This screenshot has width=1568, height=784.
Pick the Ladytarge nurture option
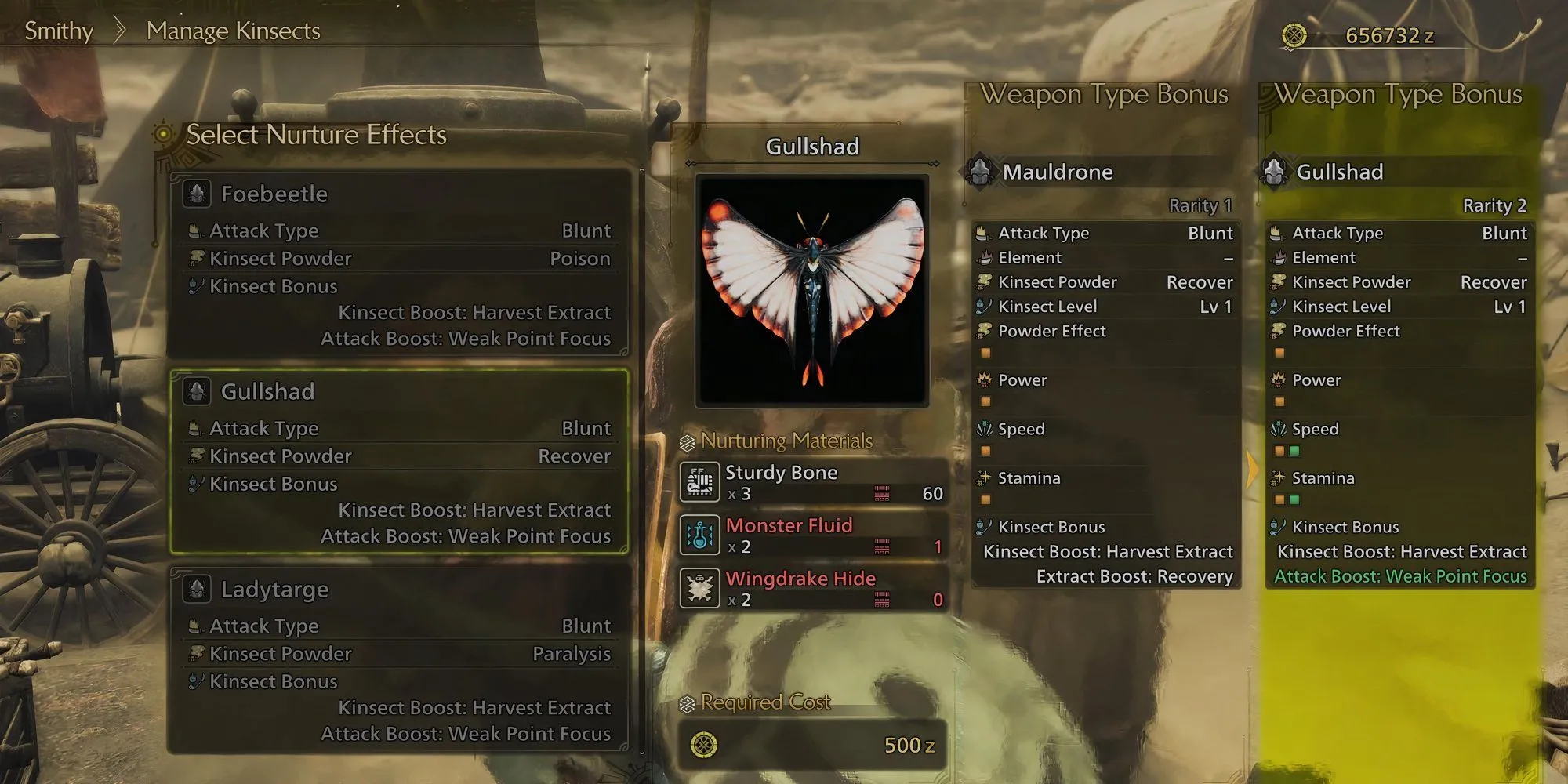tap(399, 659)
